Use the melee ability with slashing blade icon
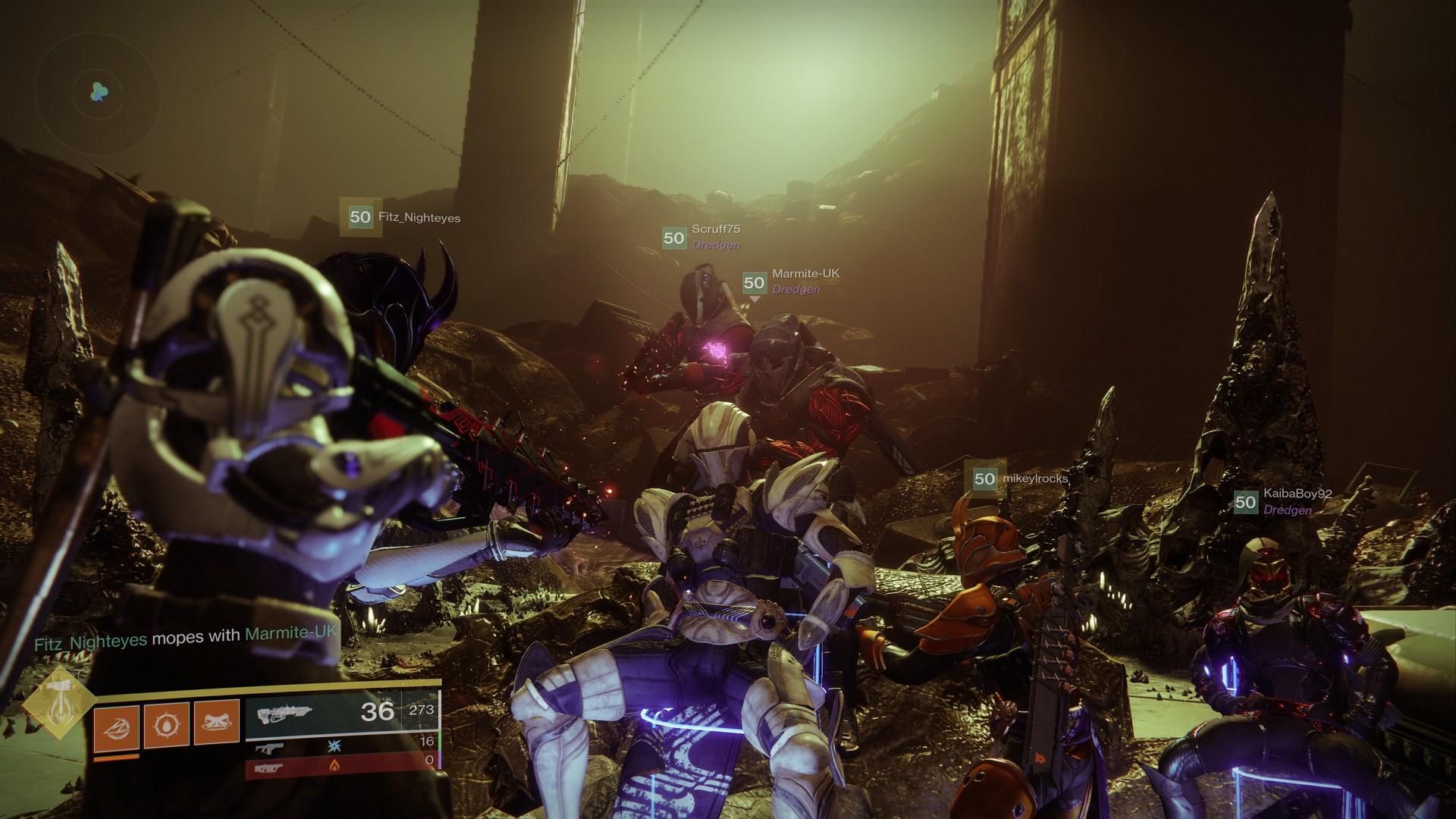 coord(116,726)
